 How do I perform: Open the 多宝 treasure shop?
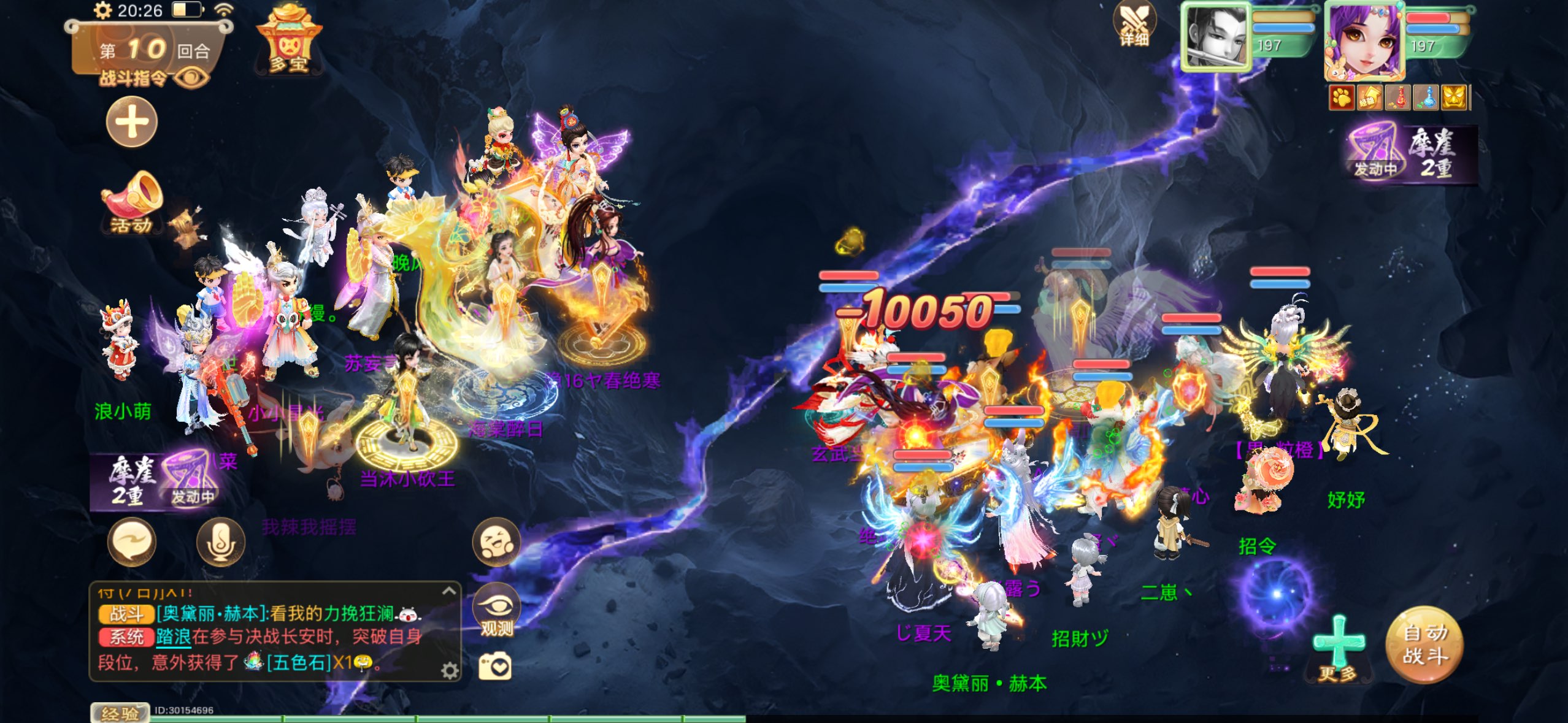coord(288,42)
